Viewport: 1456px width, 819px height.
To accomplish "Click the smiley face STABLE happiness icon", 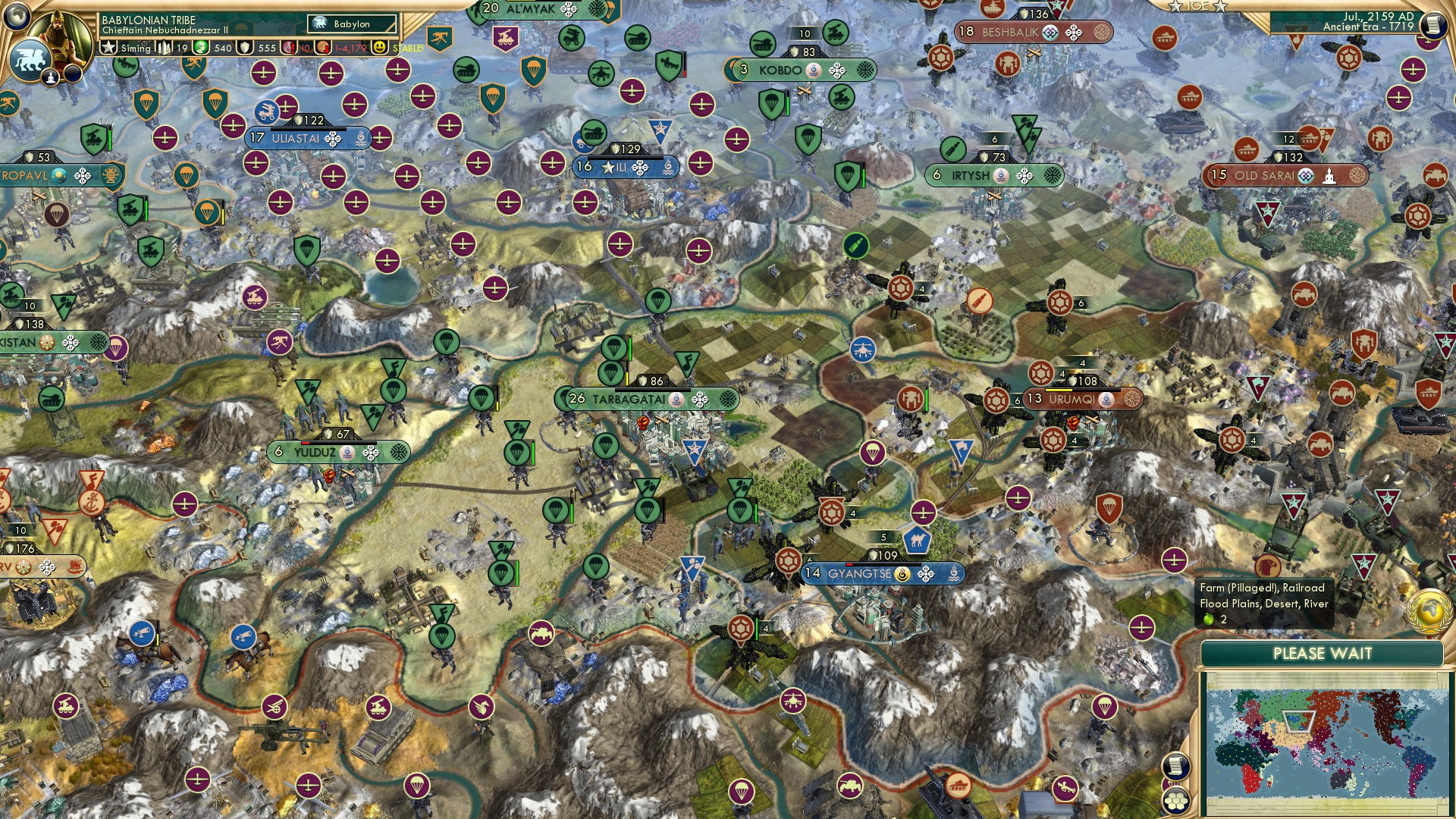I will click(381, 47).
